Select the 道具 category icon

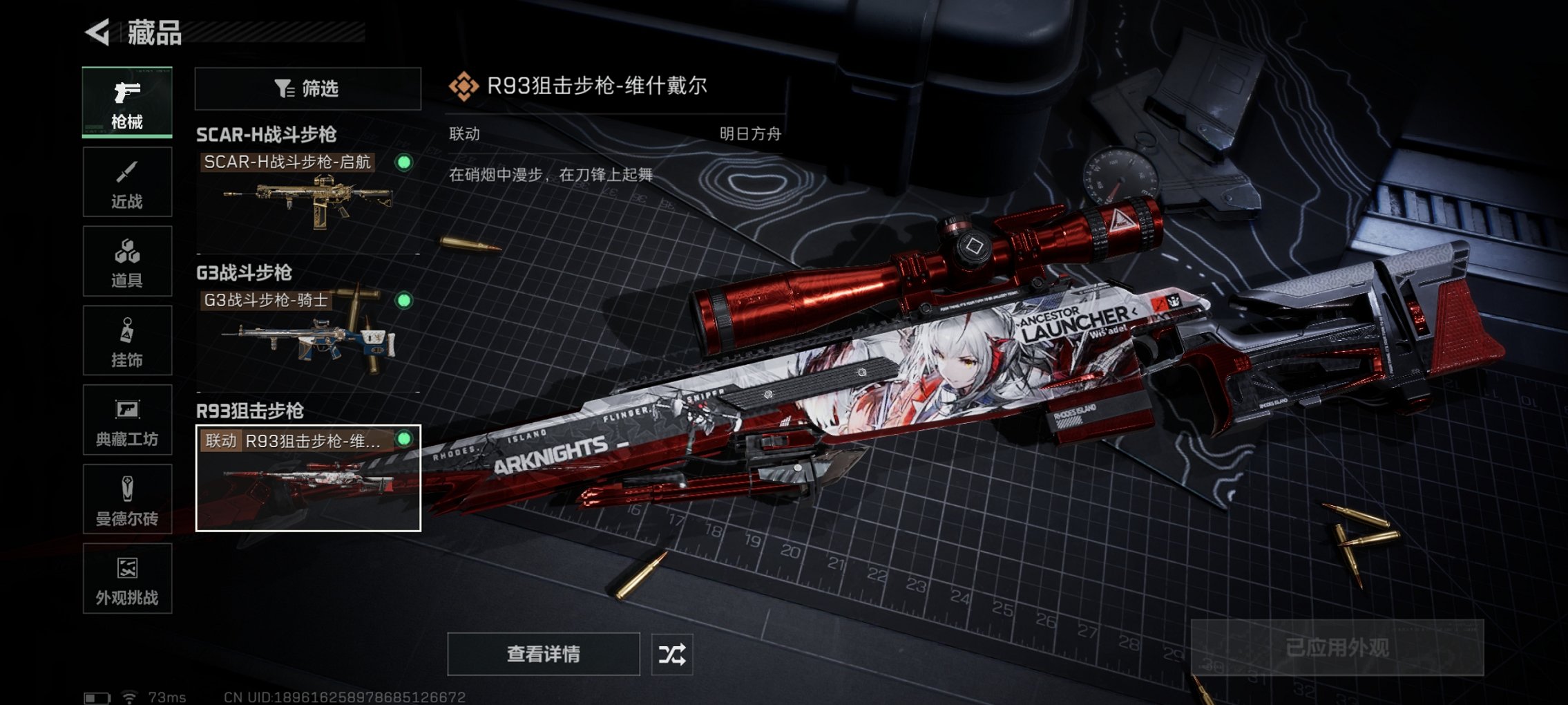[x=127, y=261]
